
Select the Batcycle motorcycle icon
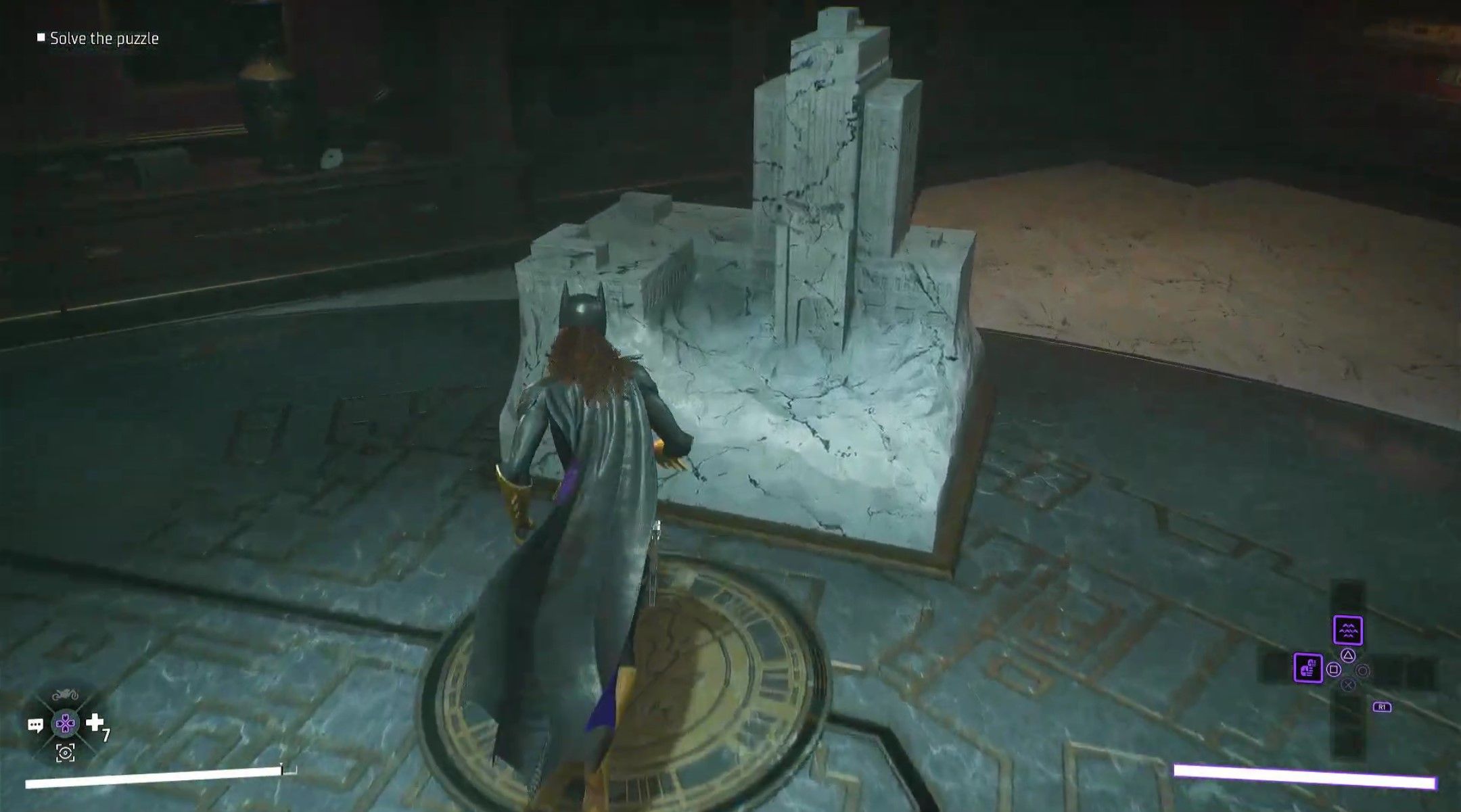(x=66, y=693)
